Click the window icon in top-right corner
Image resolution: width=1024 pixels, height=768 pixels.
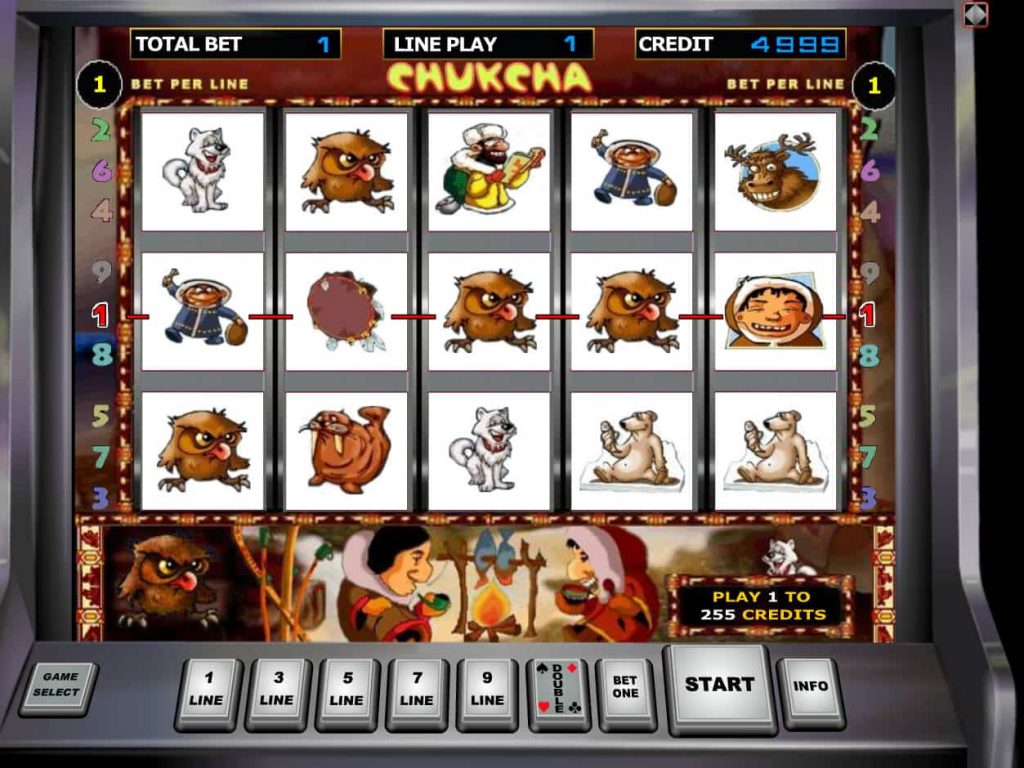click(975, 14)
